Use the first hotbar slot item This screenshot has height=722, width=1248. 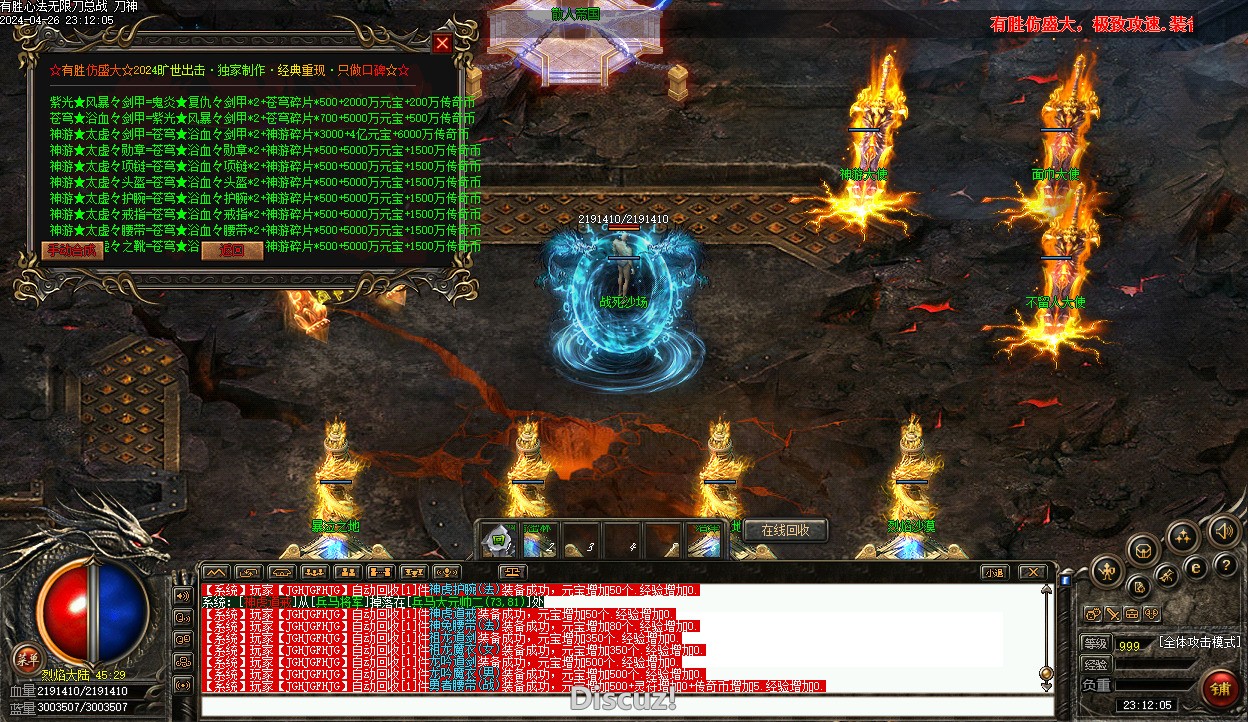point(498,541)
